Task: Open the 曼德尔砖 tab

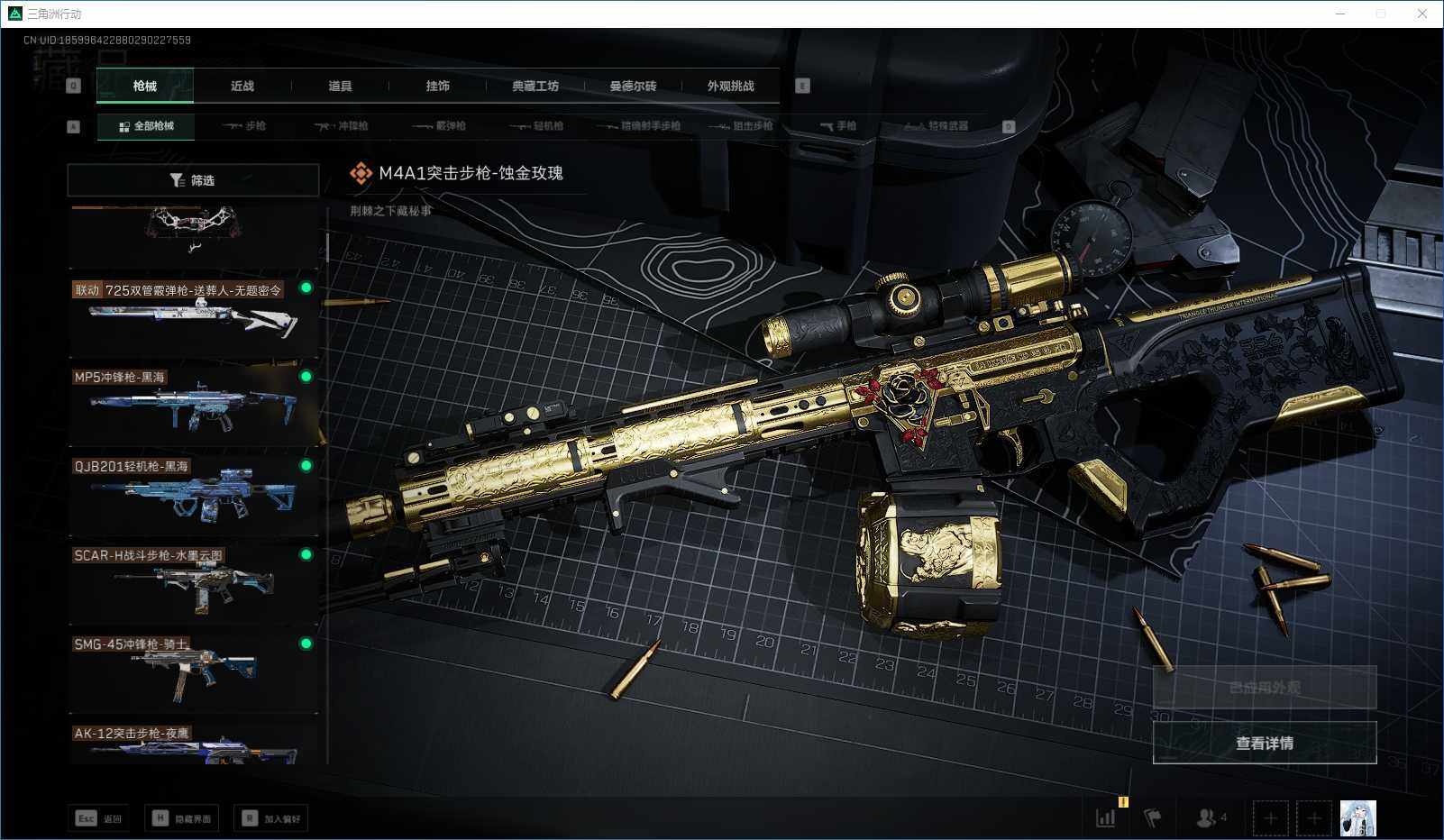Action: pos(633,86)
